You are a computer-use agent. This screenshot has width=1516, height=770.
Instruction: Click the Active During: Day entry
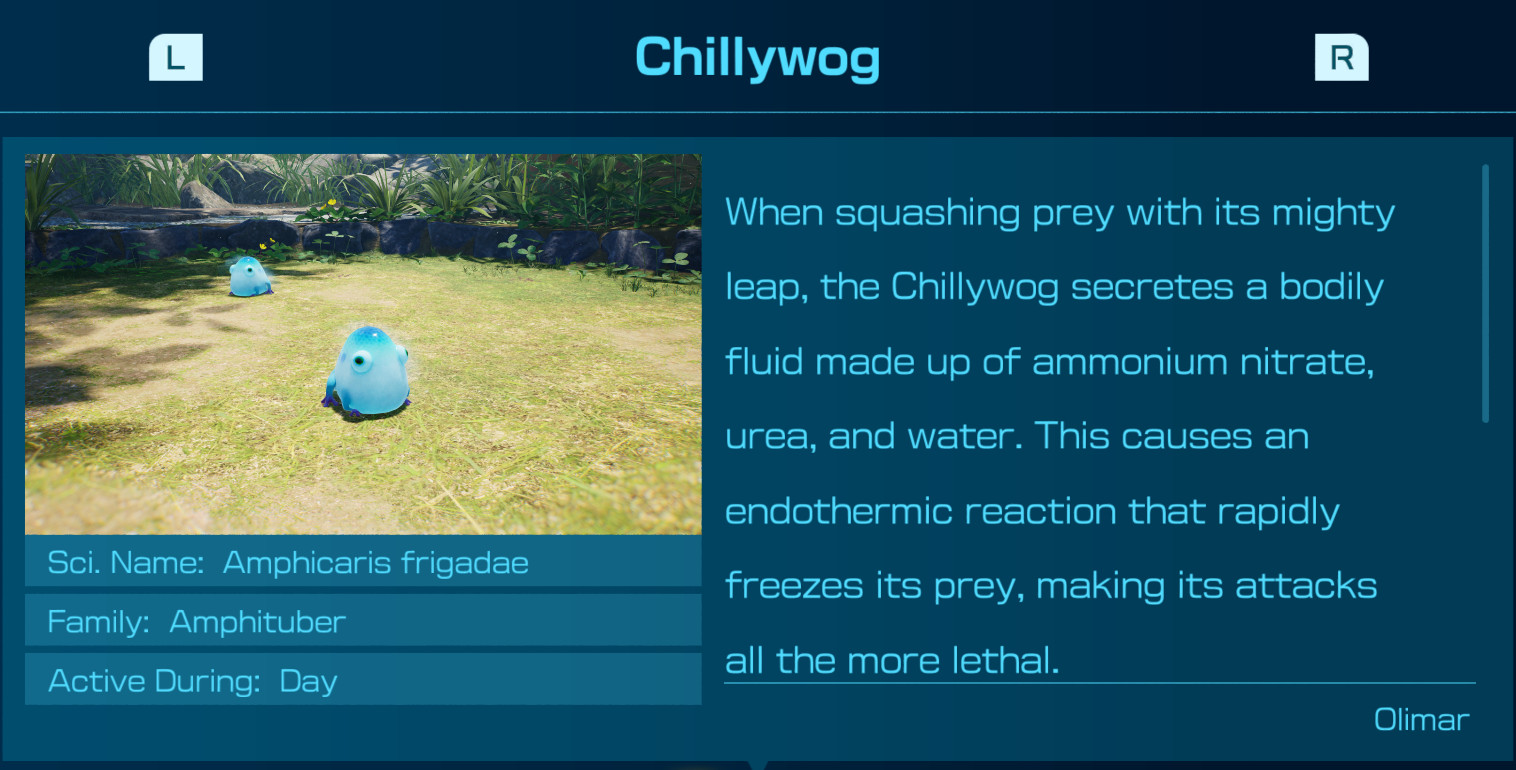[x=362, y=680]
